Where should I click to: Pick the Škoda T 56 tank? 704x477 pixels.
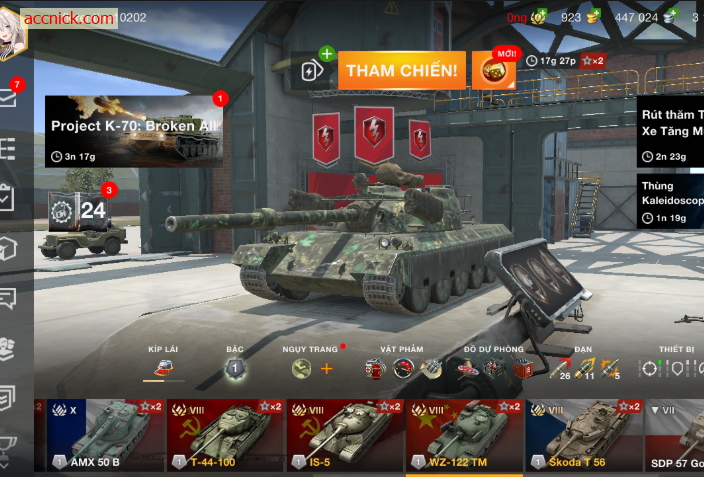[x=584, y=435]
